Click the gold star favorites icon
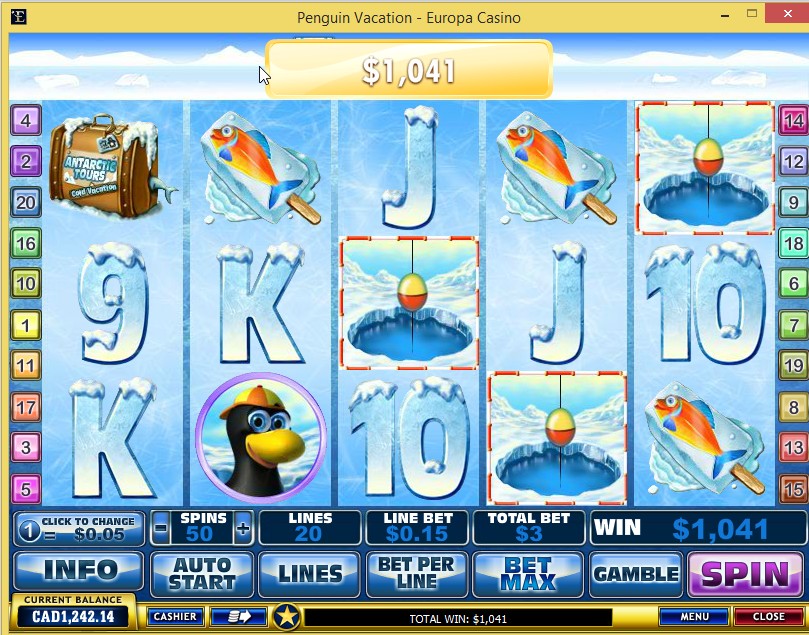Screen dimensions: 809x635 click(287, 616)
